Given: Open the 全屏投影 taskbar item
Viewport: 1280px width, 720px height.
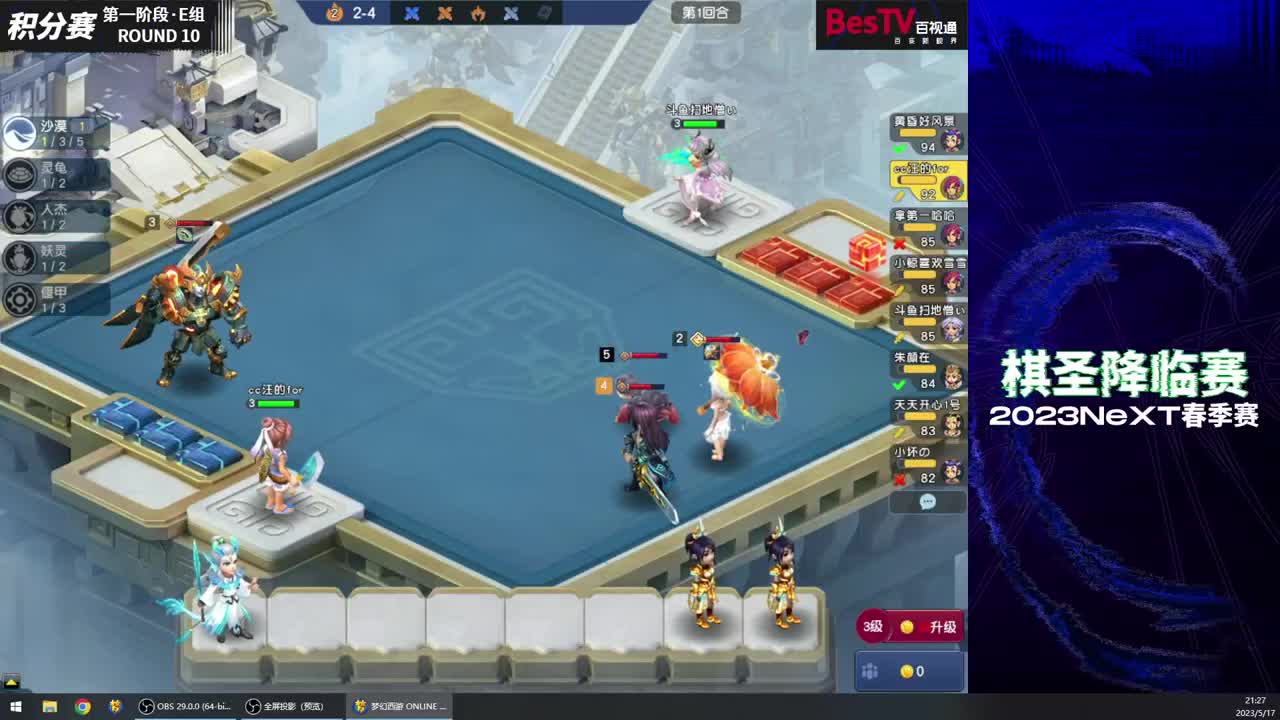Looking at the screenshot, I should coord(290,706).
